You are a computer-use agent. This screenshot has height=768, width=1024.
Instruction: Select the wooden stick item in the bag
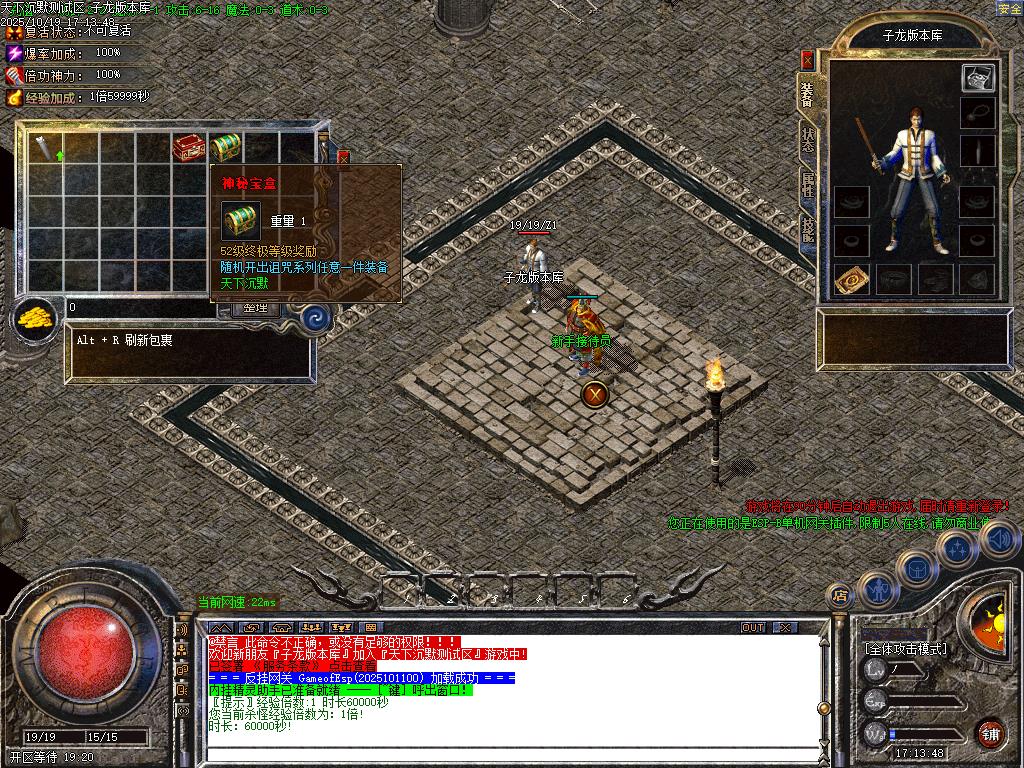(x=45, y=148)
